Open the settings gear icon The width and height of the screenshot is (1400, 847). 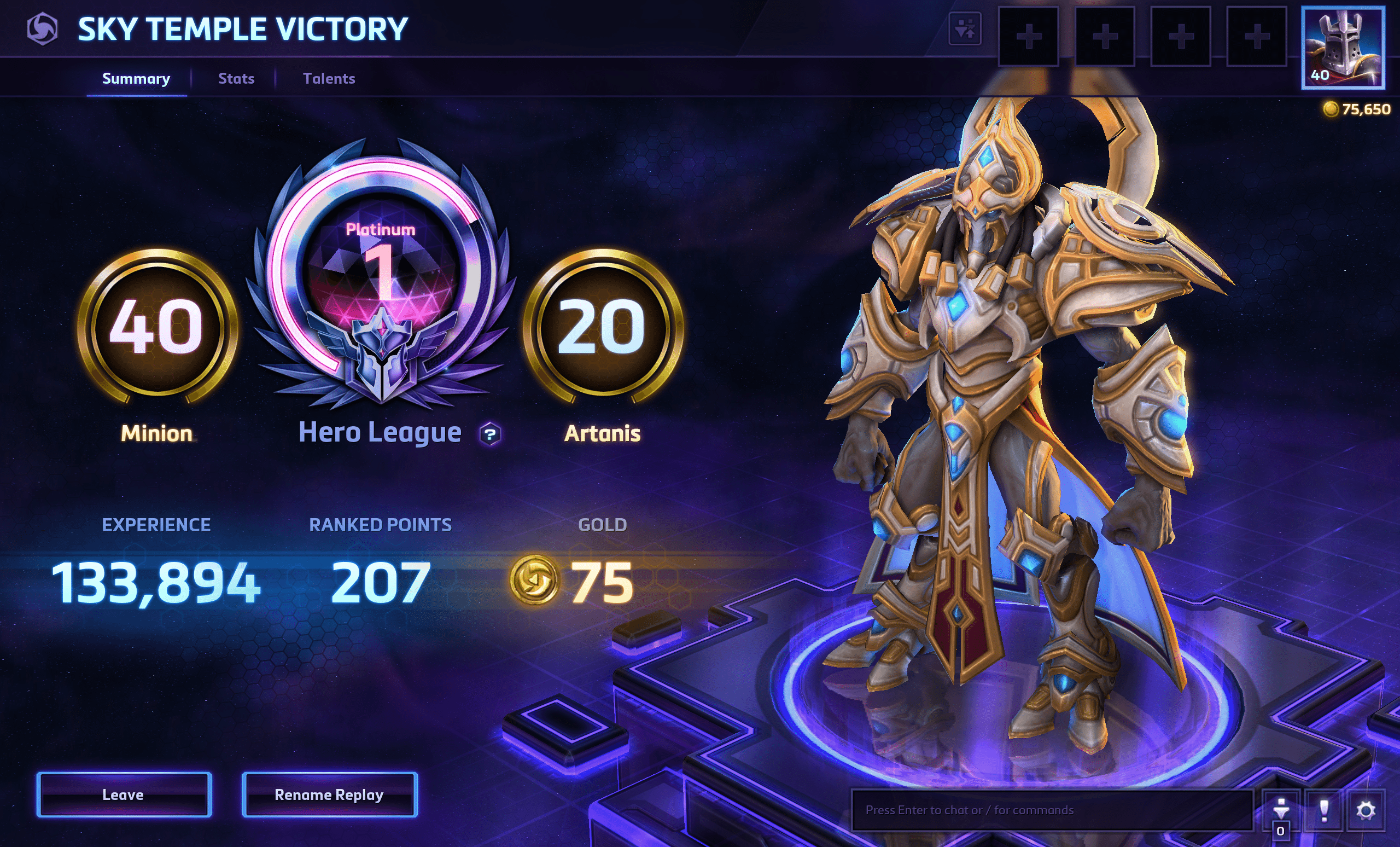1366,809
